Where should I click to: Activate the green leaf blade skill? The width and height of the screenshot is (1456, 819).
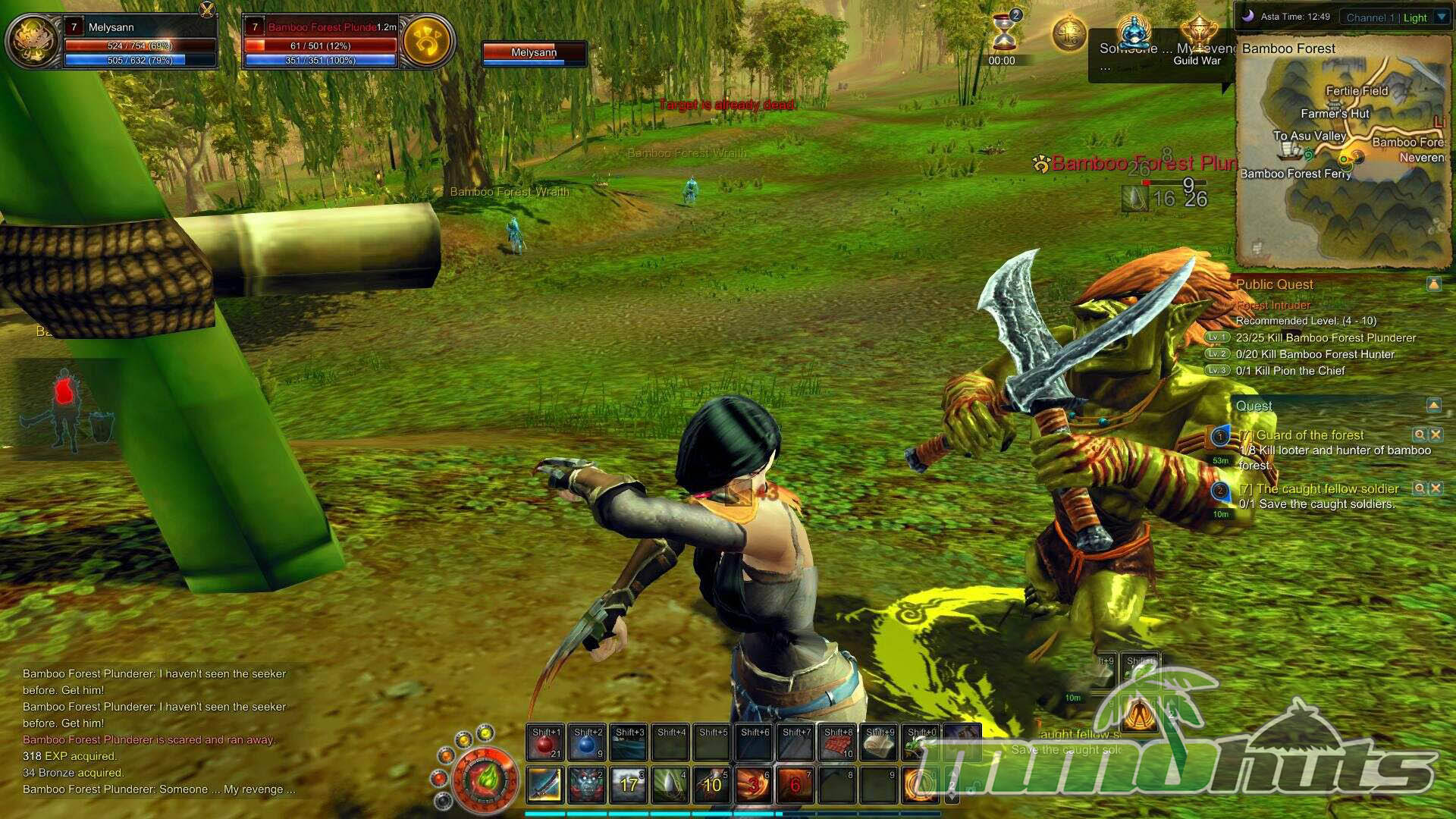coord(670,785)
